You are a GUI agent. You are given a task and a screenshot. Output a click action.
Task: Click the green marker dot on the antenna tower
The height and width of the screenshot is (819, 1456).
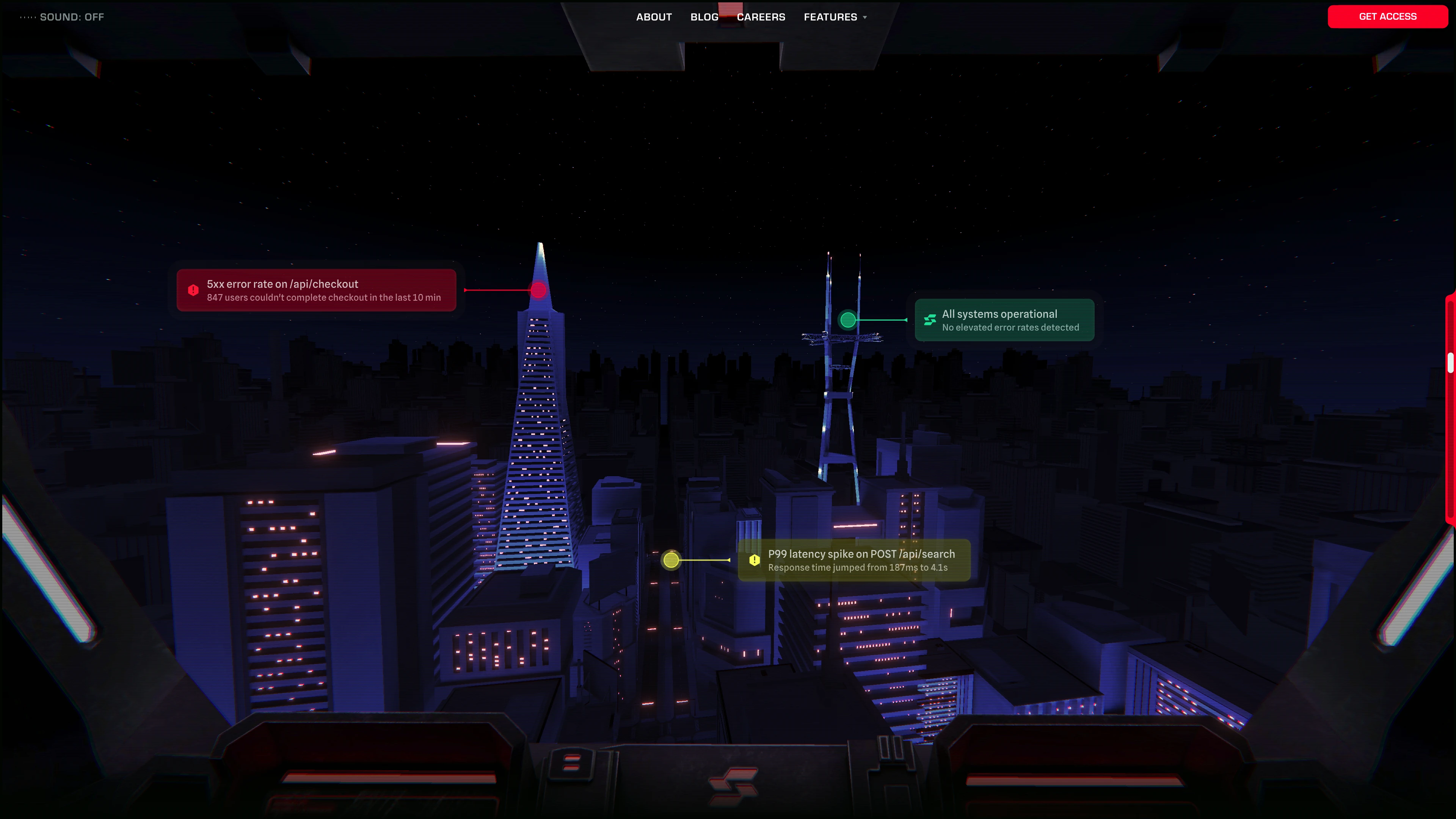click(x=848, y=320)
